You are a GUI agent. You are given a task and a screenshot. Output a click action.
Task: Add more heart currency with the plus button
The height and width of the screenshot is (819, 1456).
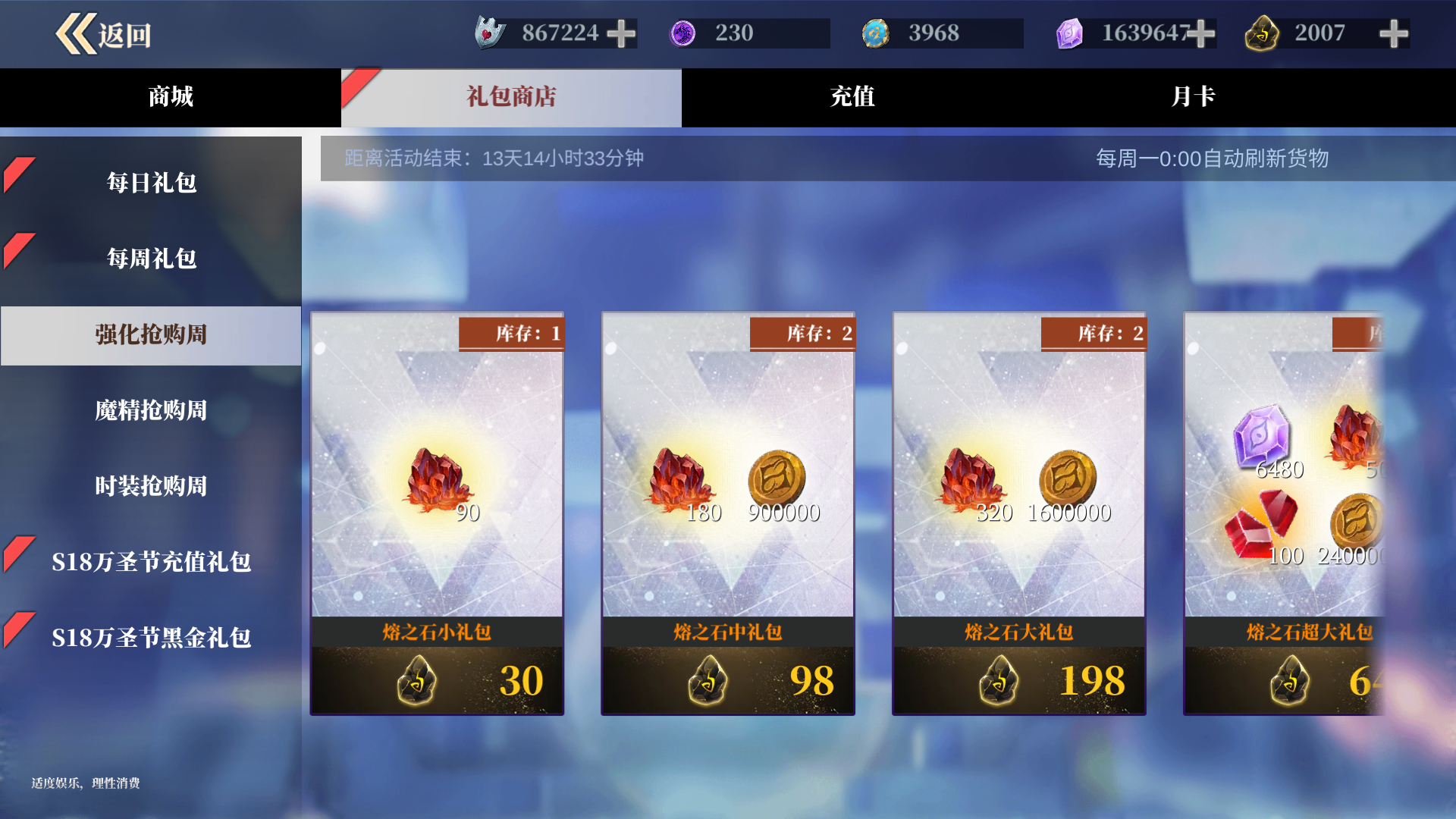[x=622, y=32]
